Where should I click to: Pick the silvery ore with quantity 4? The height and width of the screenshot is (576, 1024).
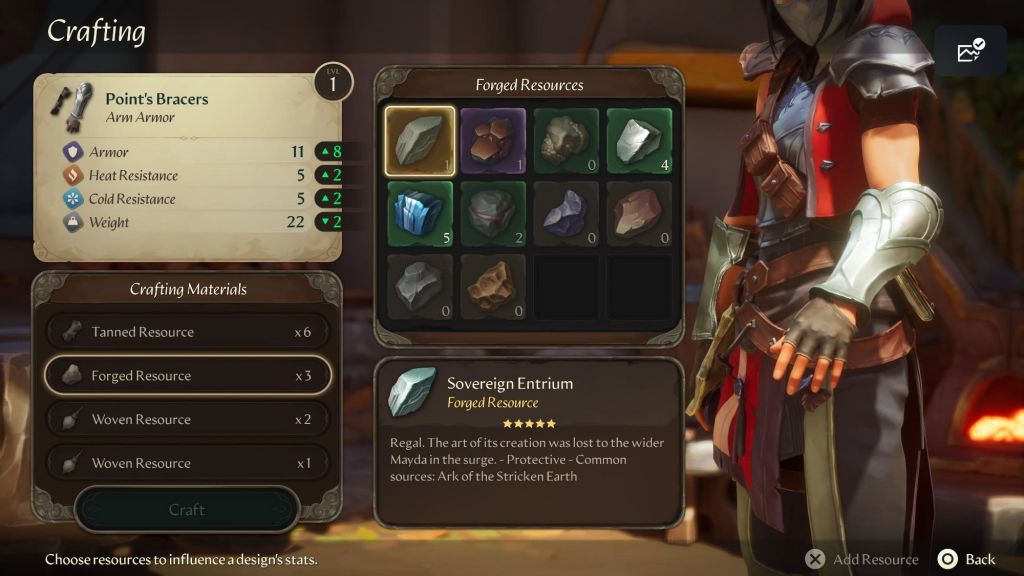639,141
